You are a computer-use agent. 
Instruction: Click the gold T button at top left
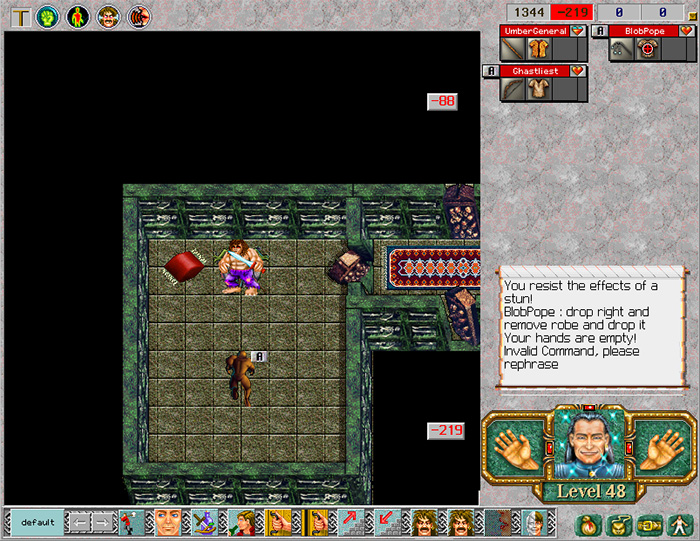17,15
